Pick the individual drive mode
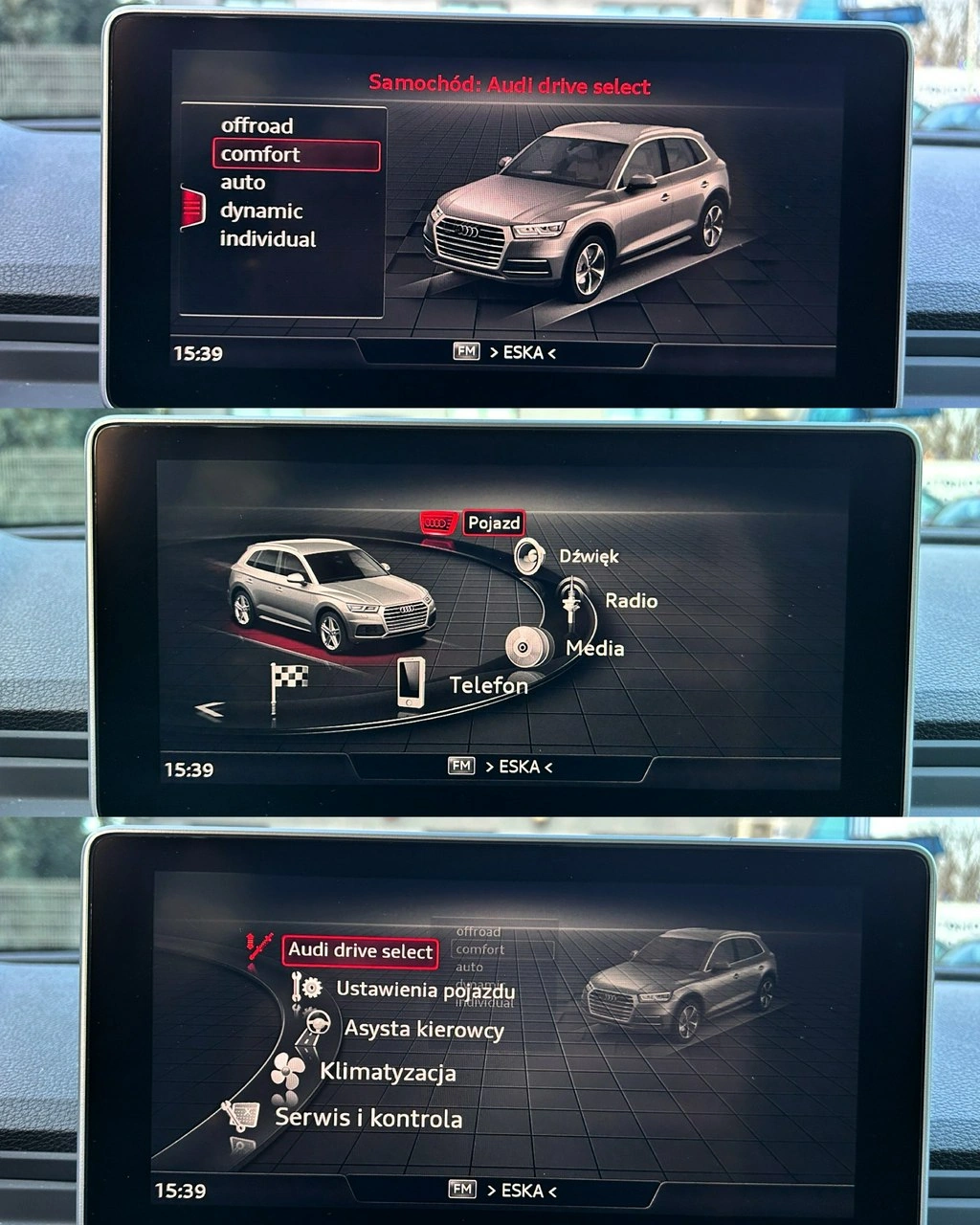 pos(268,239)
